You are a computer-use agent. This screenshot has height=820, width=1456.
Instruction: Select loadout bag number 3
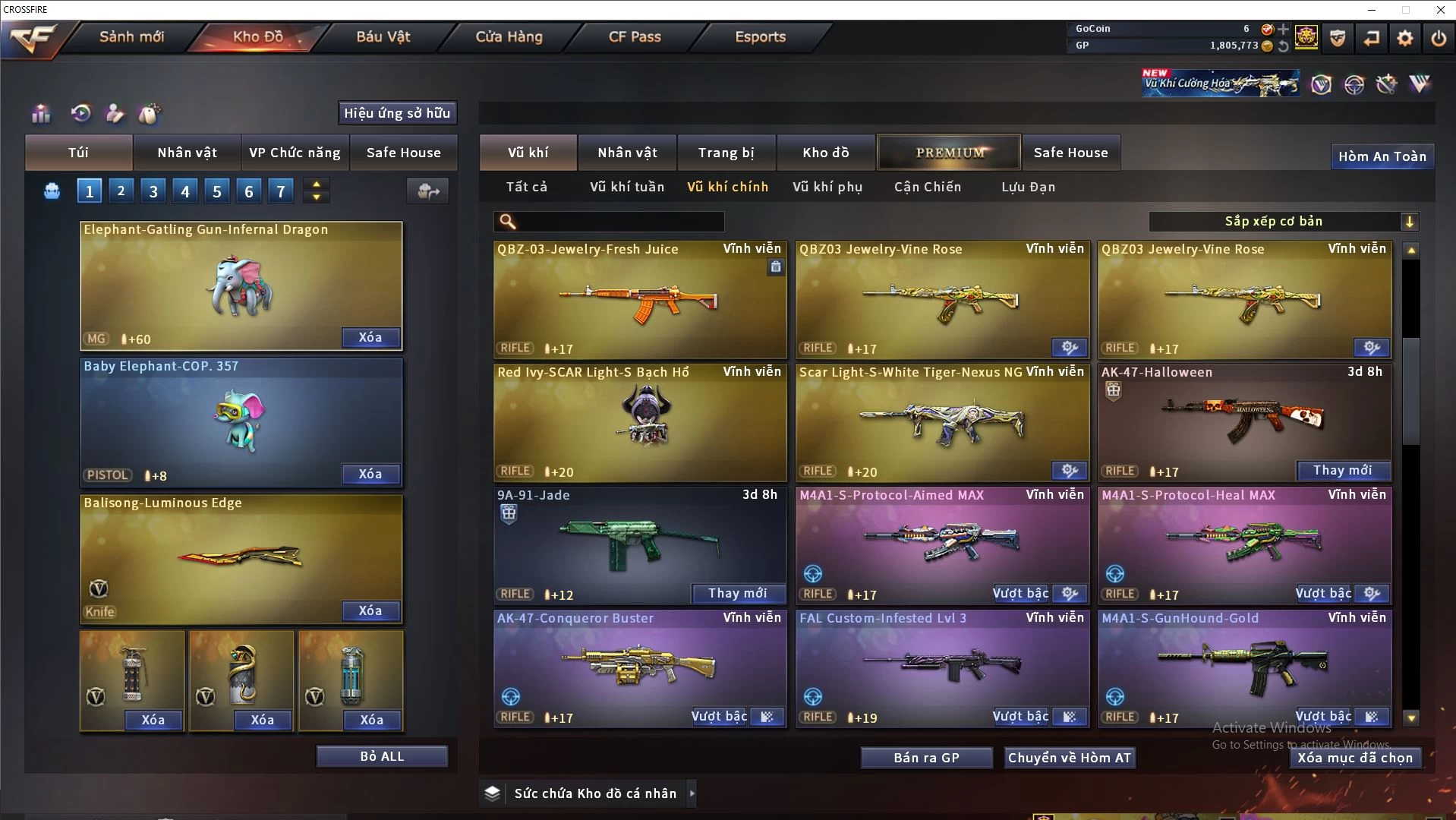tap(153, 191)
